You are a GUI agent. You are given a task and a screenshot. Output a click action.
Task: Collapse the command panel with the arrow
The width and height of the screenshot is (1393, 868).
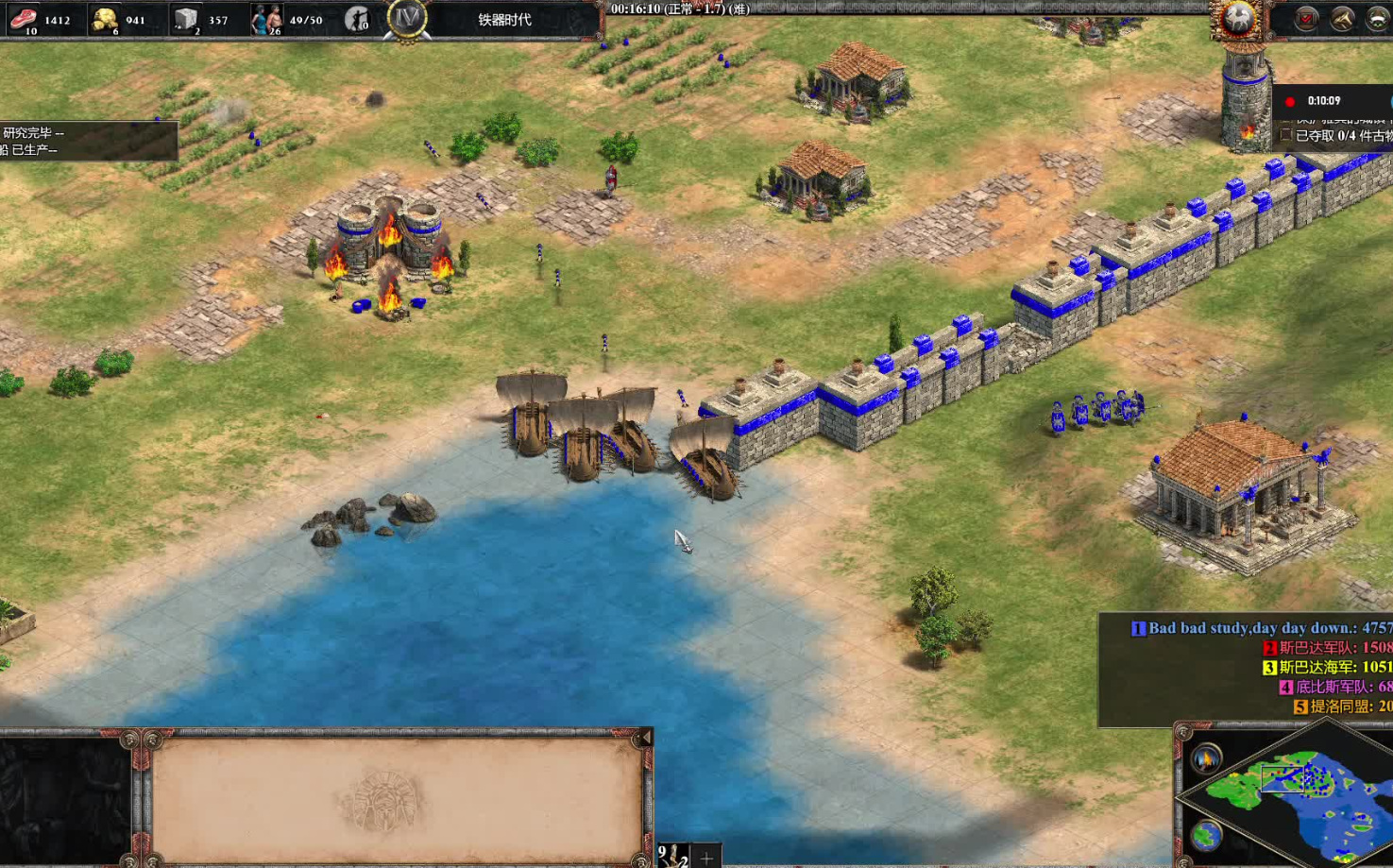pyautogui.click(x=646, y=738)
